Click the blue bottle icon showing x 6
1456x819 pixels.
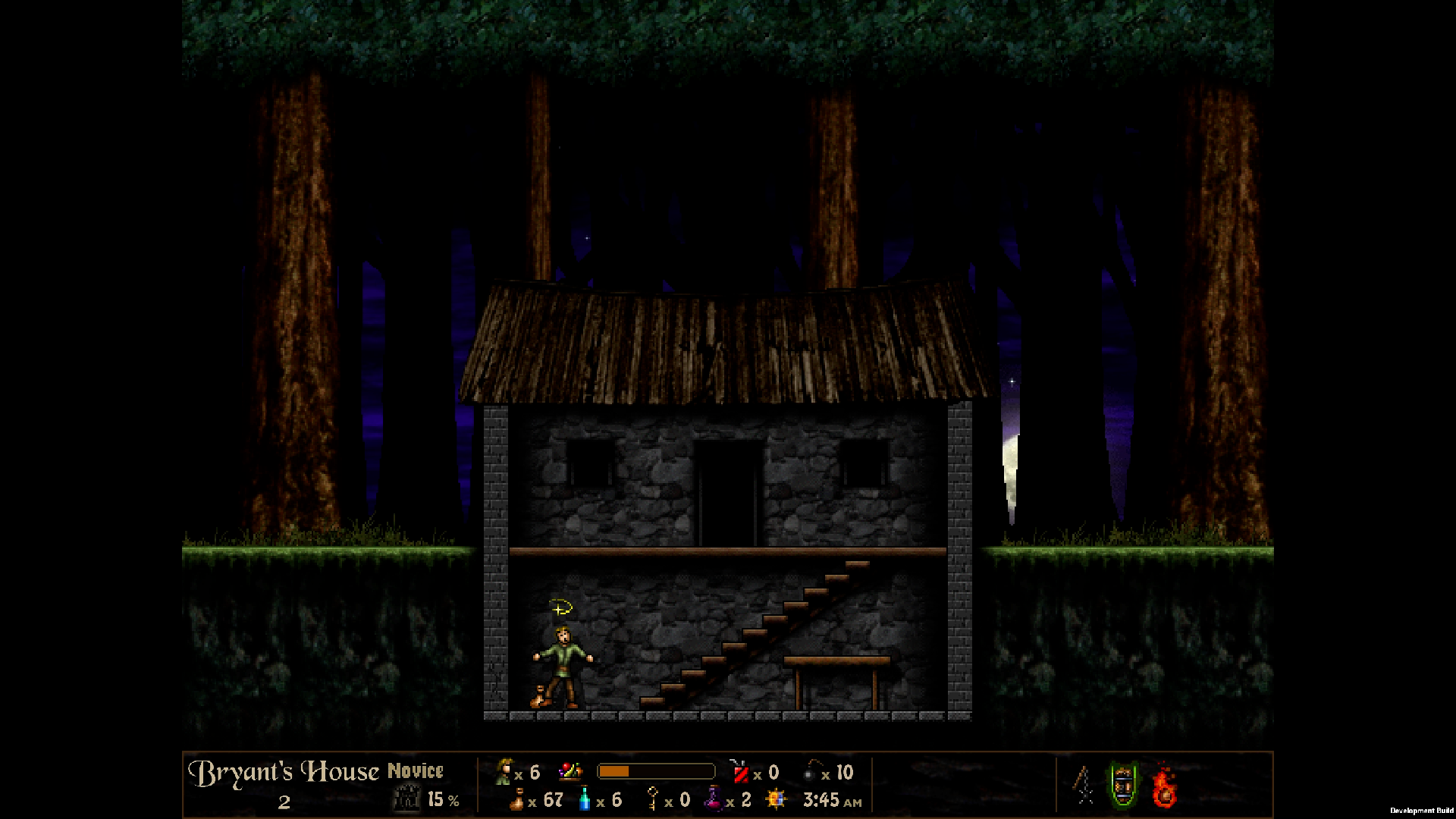tap(584, 799)
